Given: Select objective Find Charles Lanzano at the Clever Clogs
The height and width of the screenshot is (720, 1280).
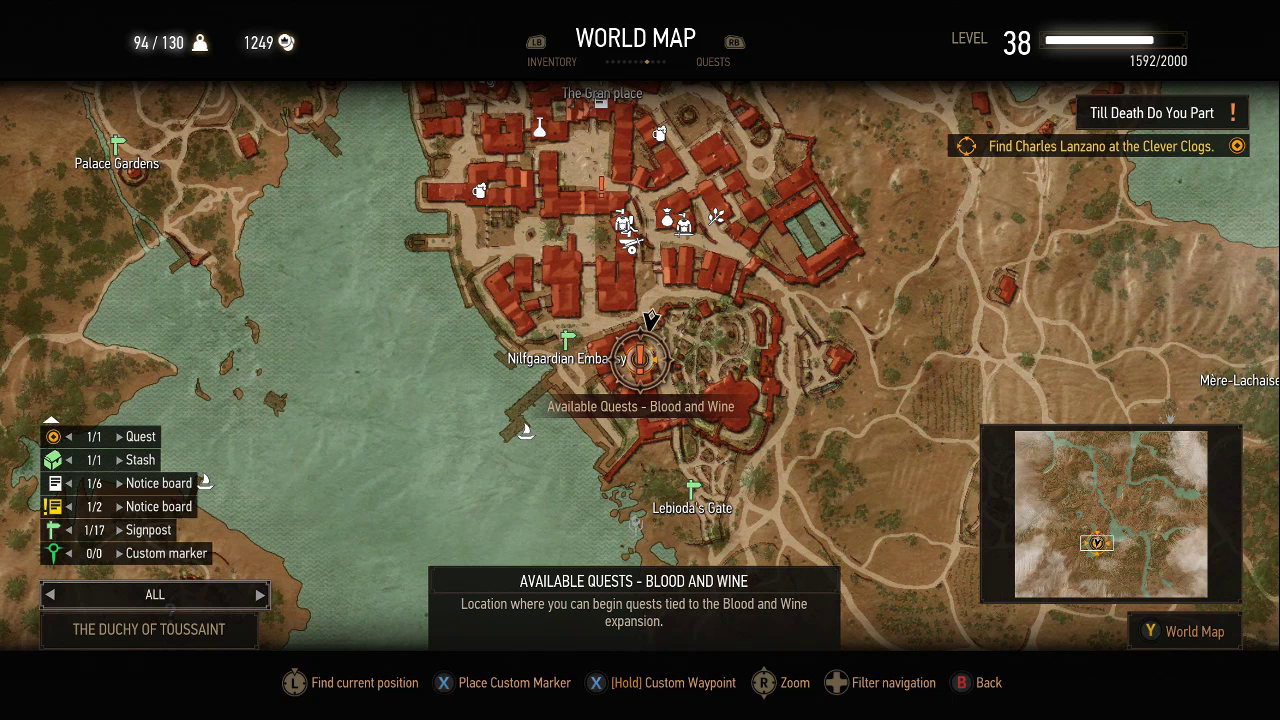Looking at the screenshot, I should 1098,145.
